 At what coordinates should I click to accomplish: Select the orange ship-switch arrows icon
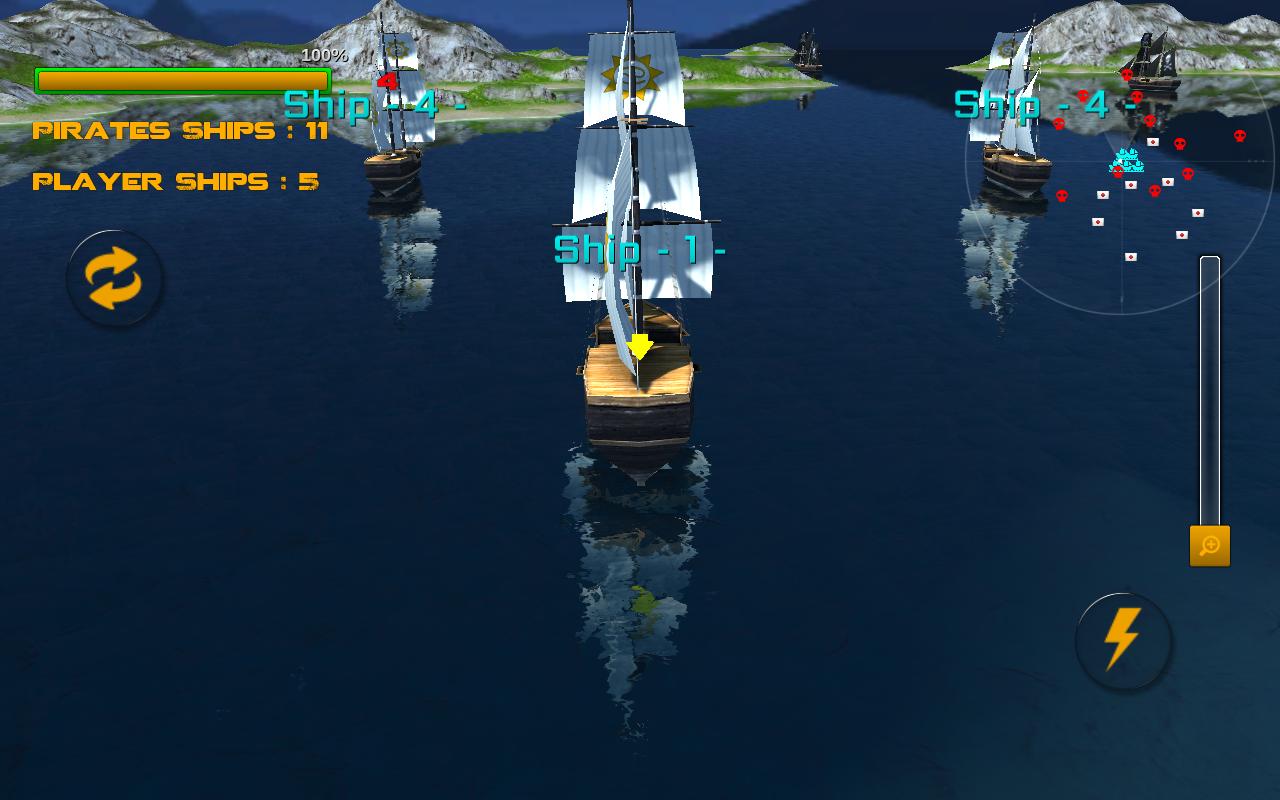[113, 280]
